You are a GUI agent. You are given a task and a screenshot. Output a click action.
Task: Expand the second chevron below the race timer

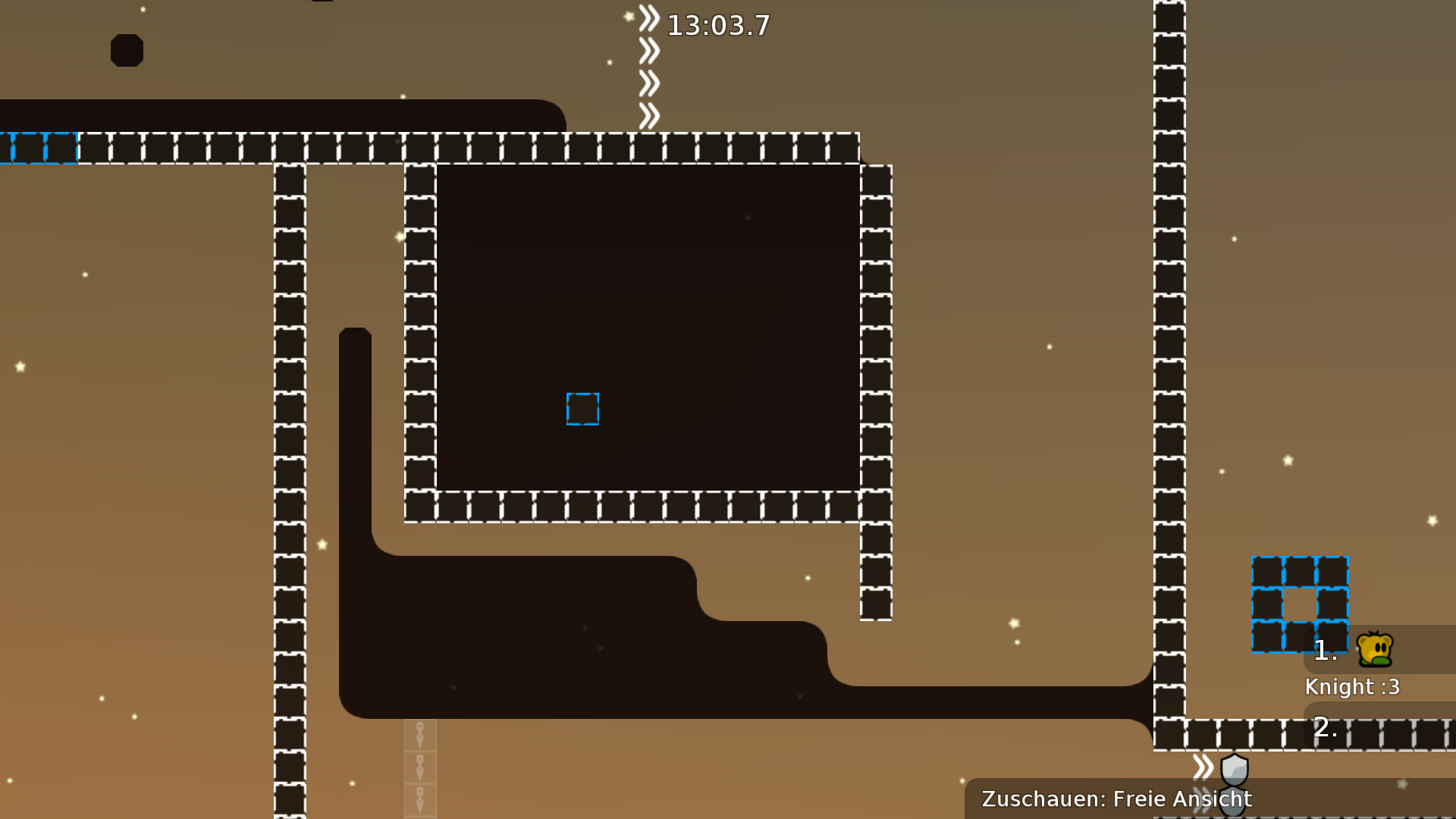click(648, 49)
